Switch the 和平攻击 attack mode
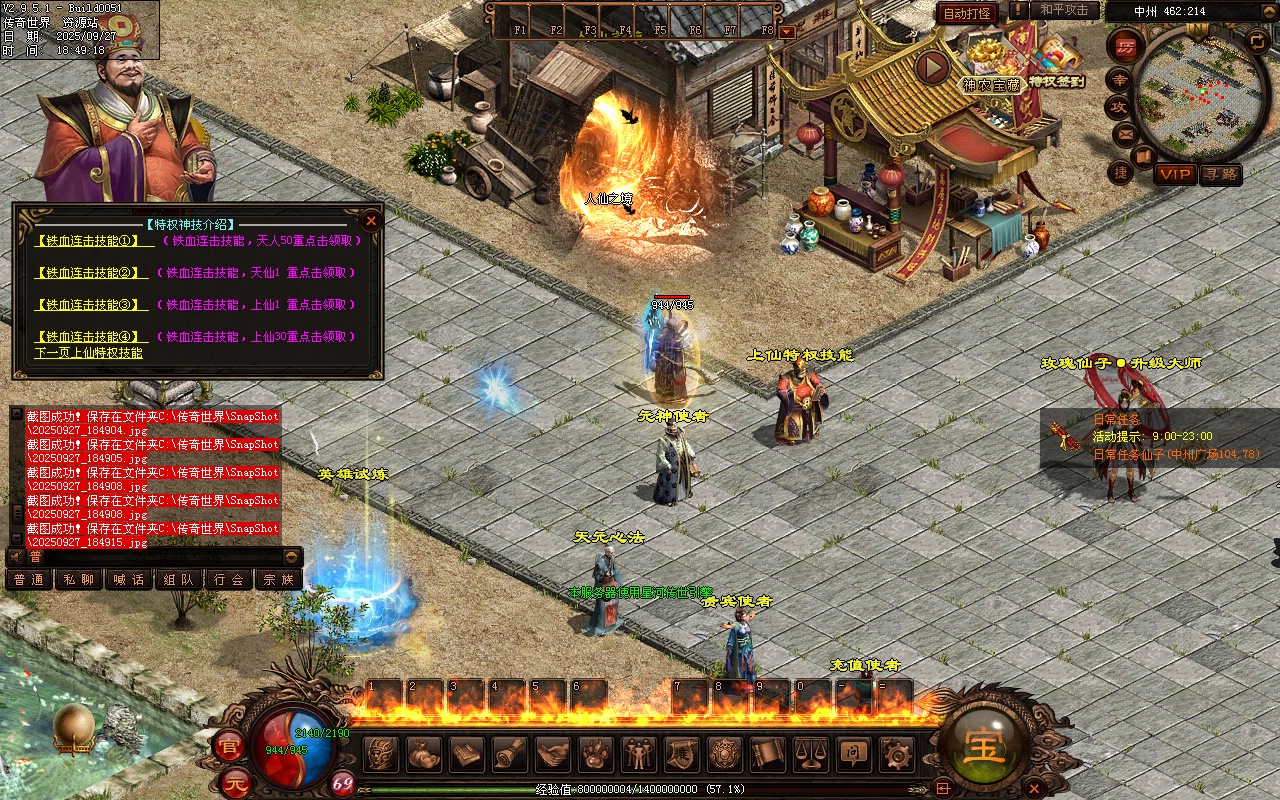The width and height of the screenshot is (1280, 800). (x=1064, y=10)
